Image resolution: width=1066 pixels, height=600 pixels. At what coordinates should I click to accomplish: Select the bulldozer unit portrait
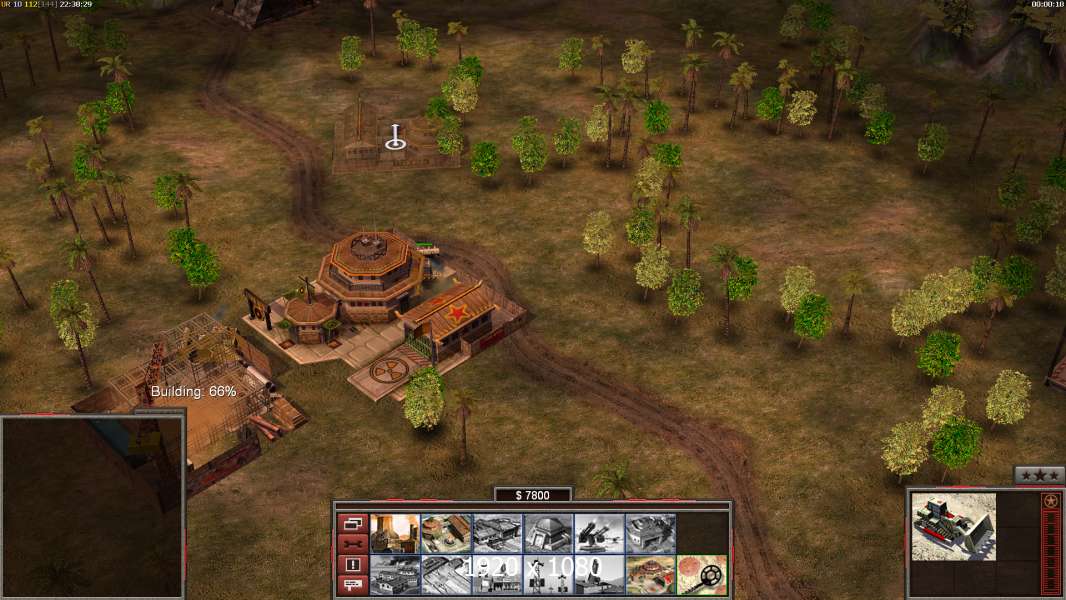pos(953,526)
